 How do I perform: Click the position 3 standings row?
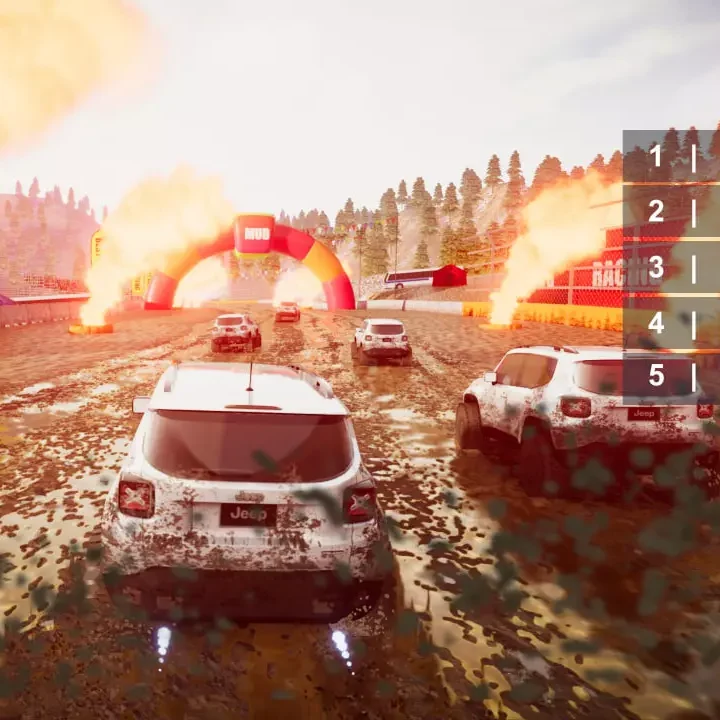pos(670,267)
